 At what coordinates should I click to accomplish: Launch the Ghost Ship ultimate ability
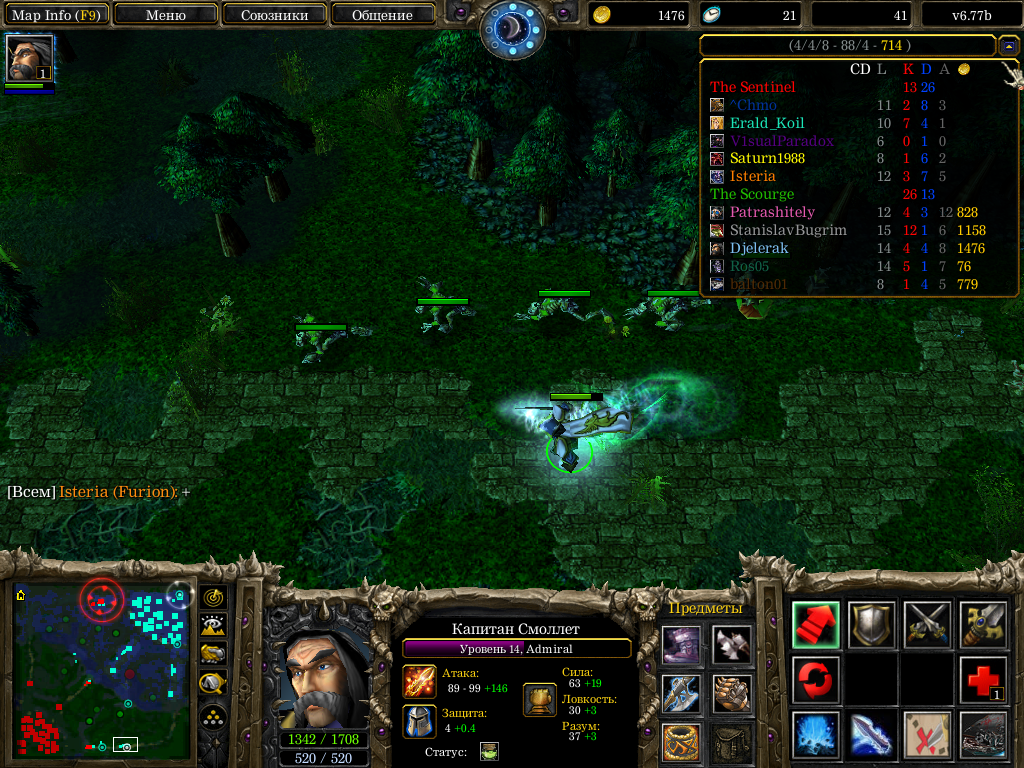pyautogui.click(x=982, y=735)
